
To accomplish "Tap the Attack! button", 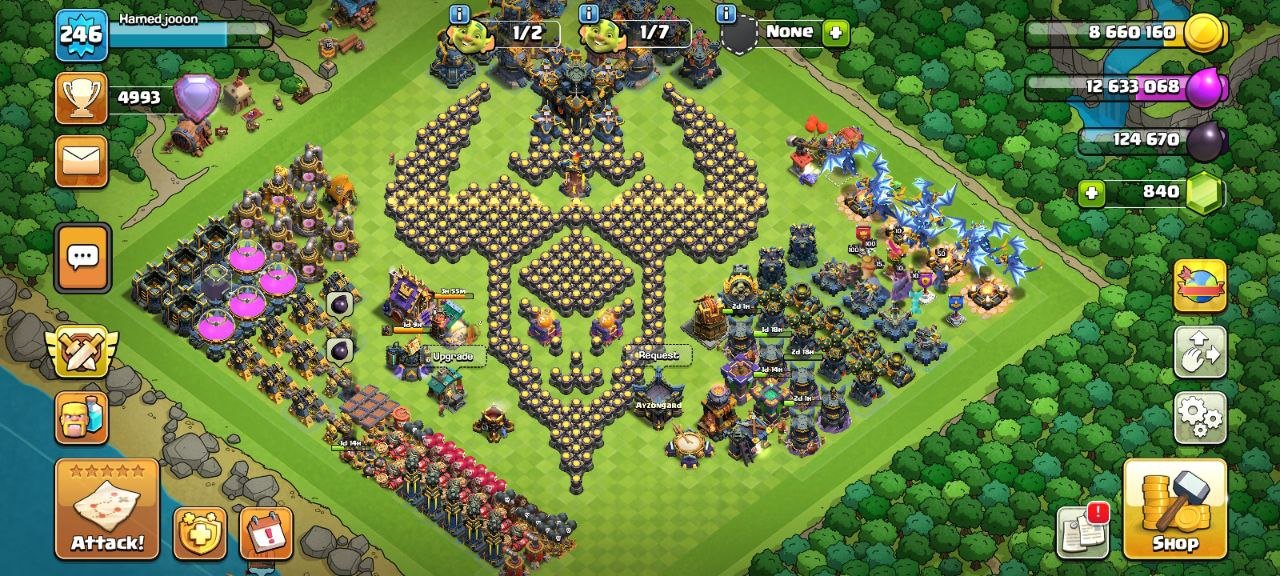I will coord(106,508).
